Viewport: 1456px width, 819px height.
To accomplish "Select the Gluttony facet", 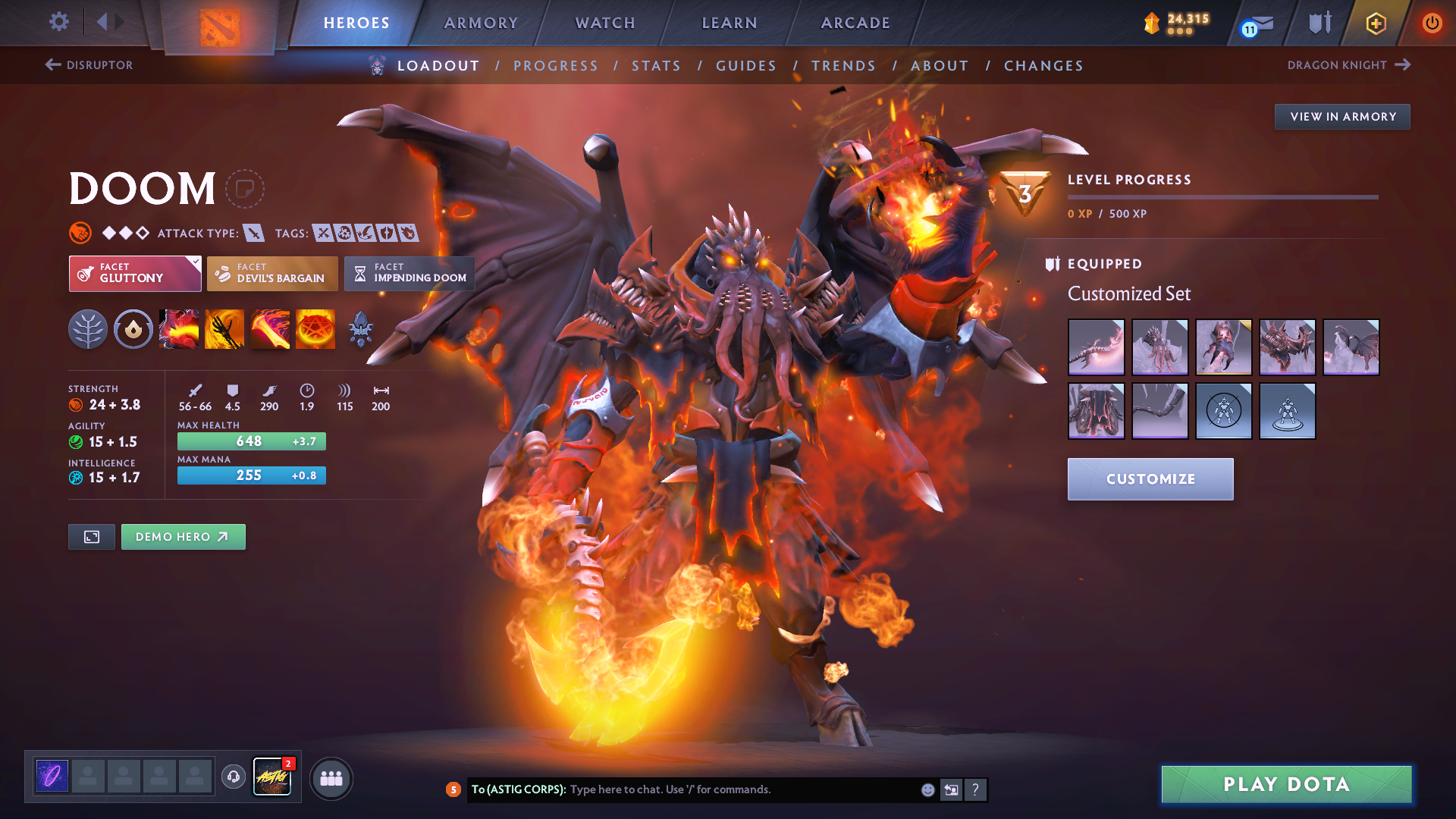I will tap(134, 273).
